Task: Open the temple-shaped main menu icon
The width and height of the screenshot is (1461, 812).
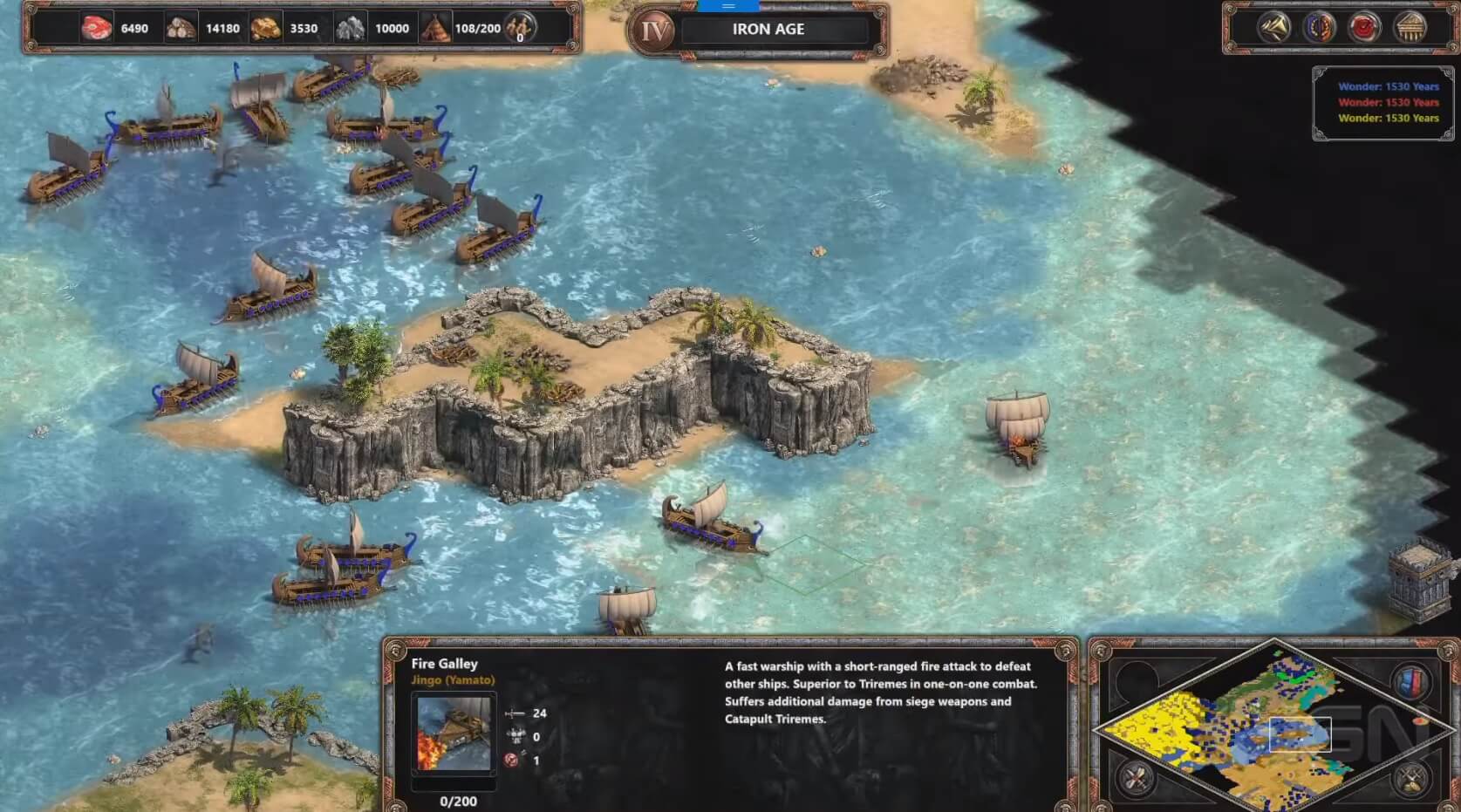Action: pyautogui.click(x=1410, y=28)
